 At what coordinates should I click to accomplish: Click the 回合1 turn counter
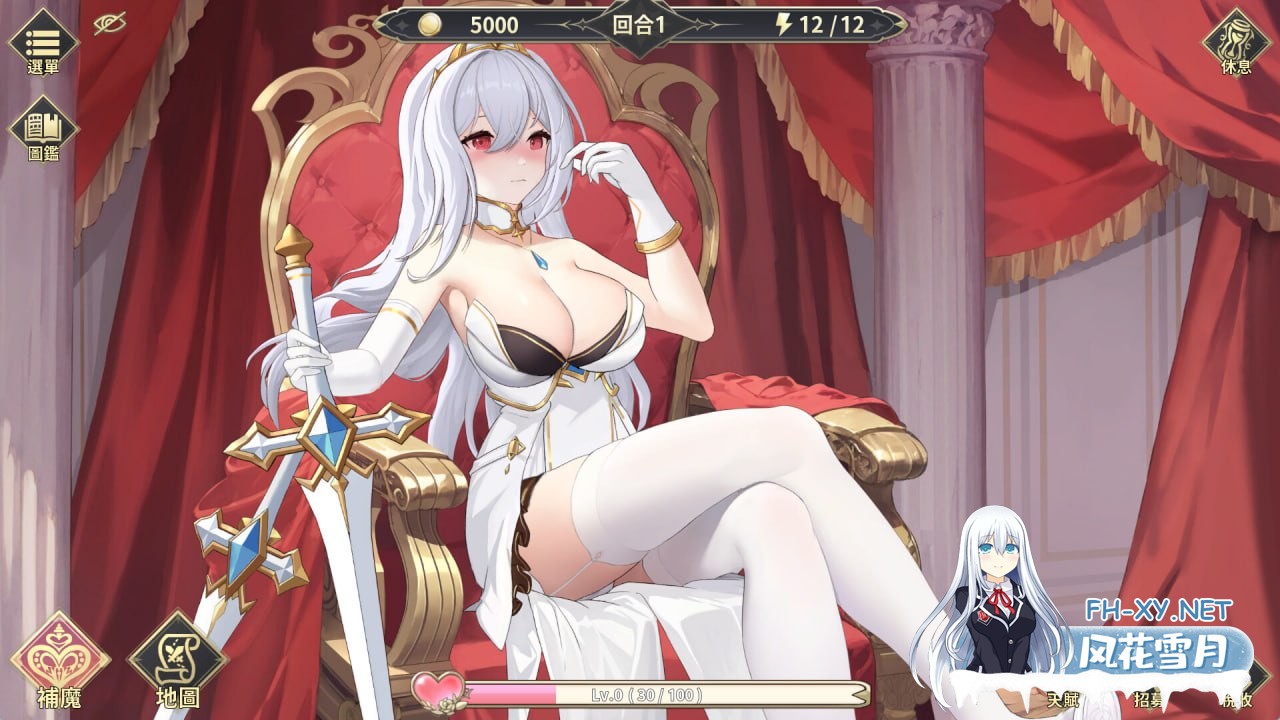click(x=639, y=22)
